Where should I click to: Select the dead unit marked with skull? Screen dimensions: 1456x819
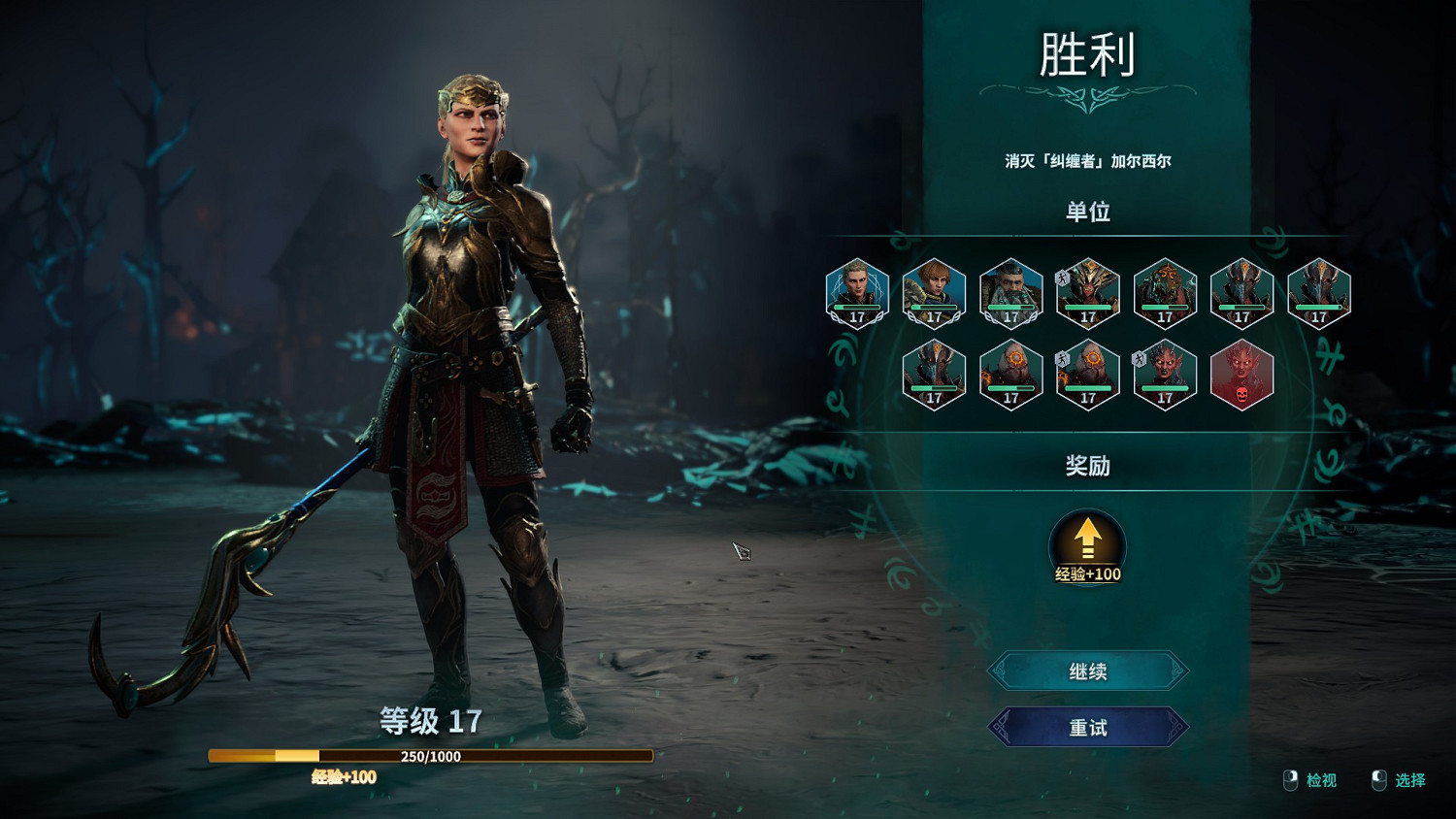tap(1241, 377)
